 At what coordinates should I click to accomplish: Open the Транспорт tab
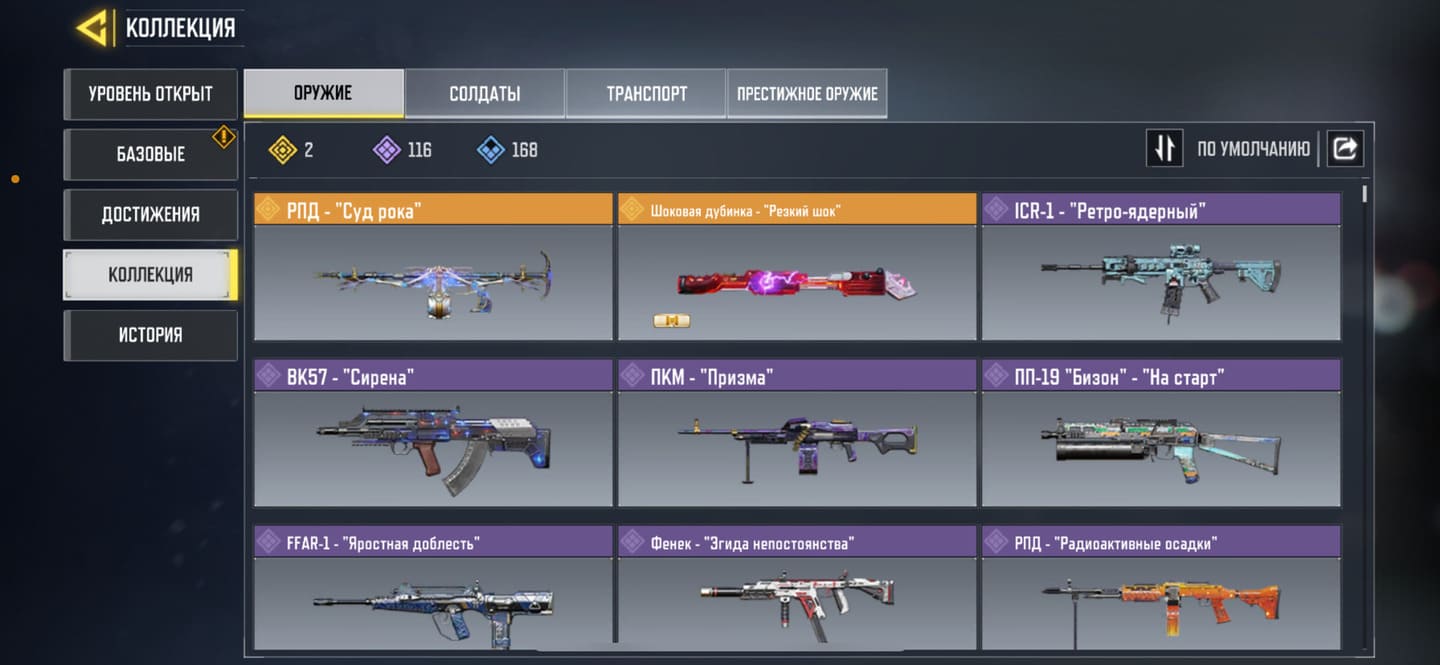pos(646,93)
